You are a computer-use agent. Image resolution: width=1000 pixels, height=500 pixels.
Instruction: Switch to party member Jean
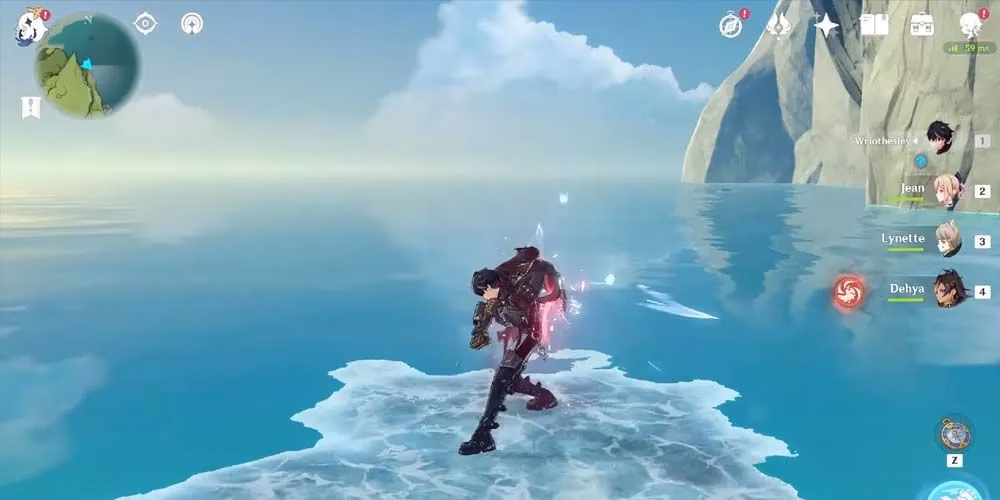(x=947, y=190)
